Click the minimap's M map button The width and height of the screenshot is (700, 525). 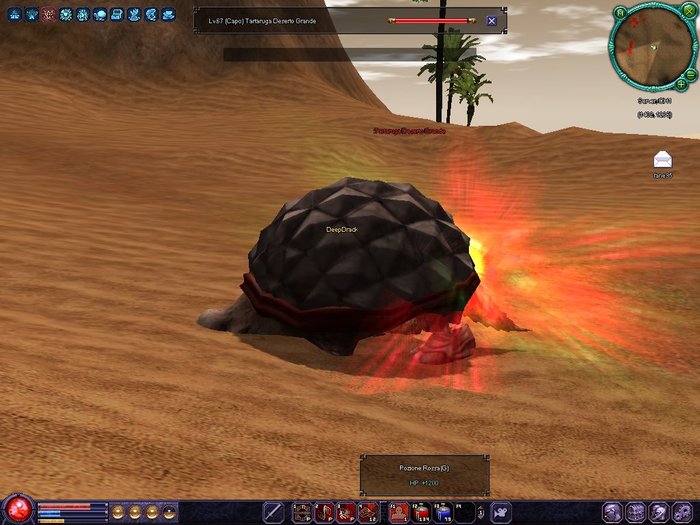point(620,14)
